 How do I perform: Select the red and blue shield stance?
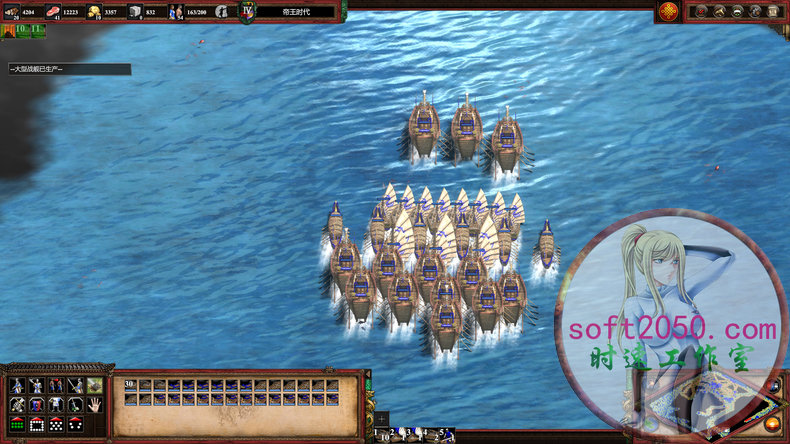click(37, 405)
